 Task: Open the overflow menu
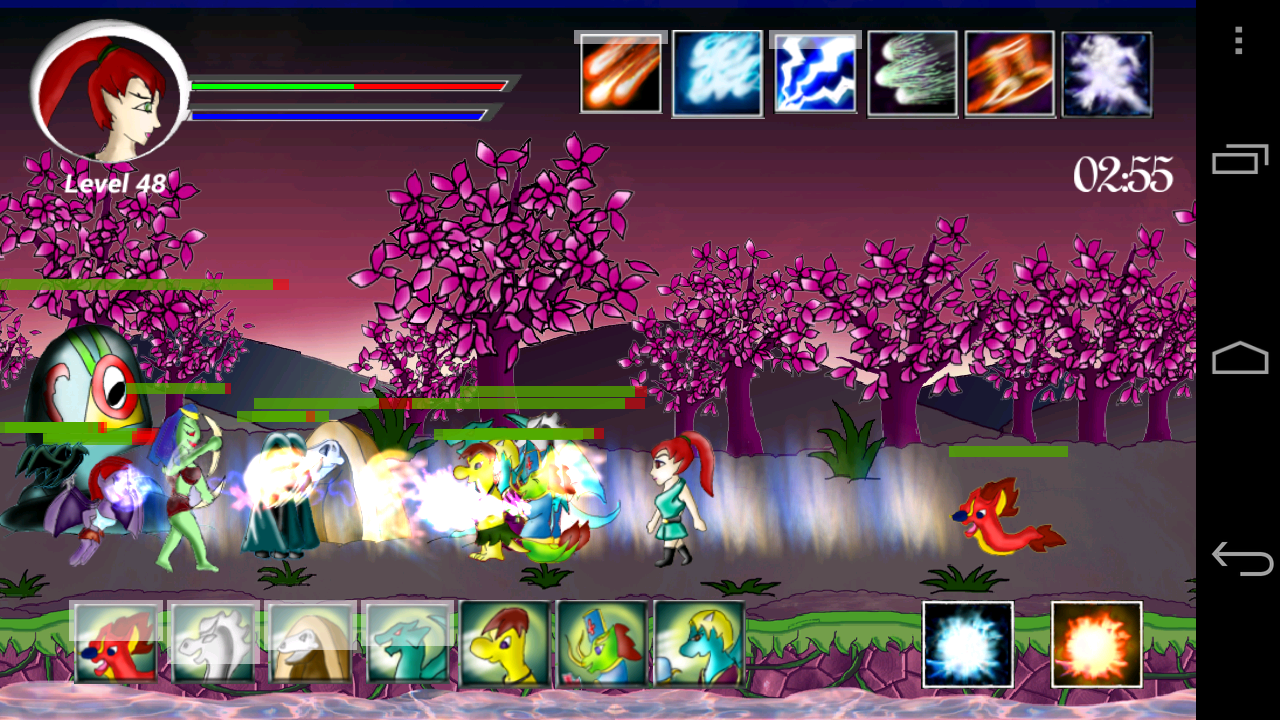pos(1237,42)
